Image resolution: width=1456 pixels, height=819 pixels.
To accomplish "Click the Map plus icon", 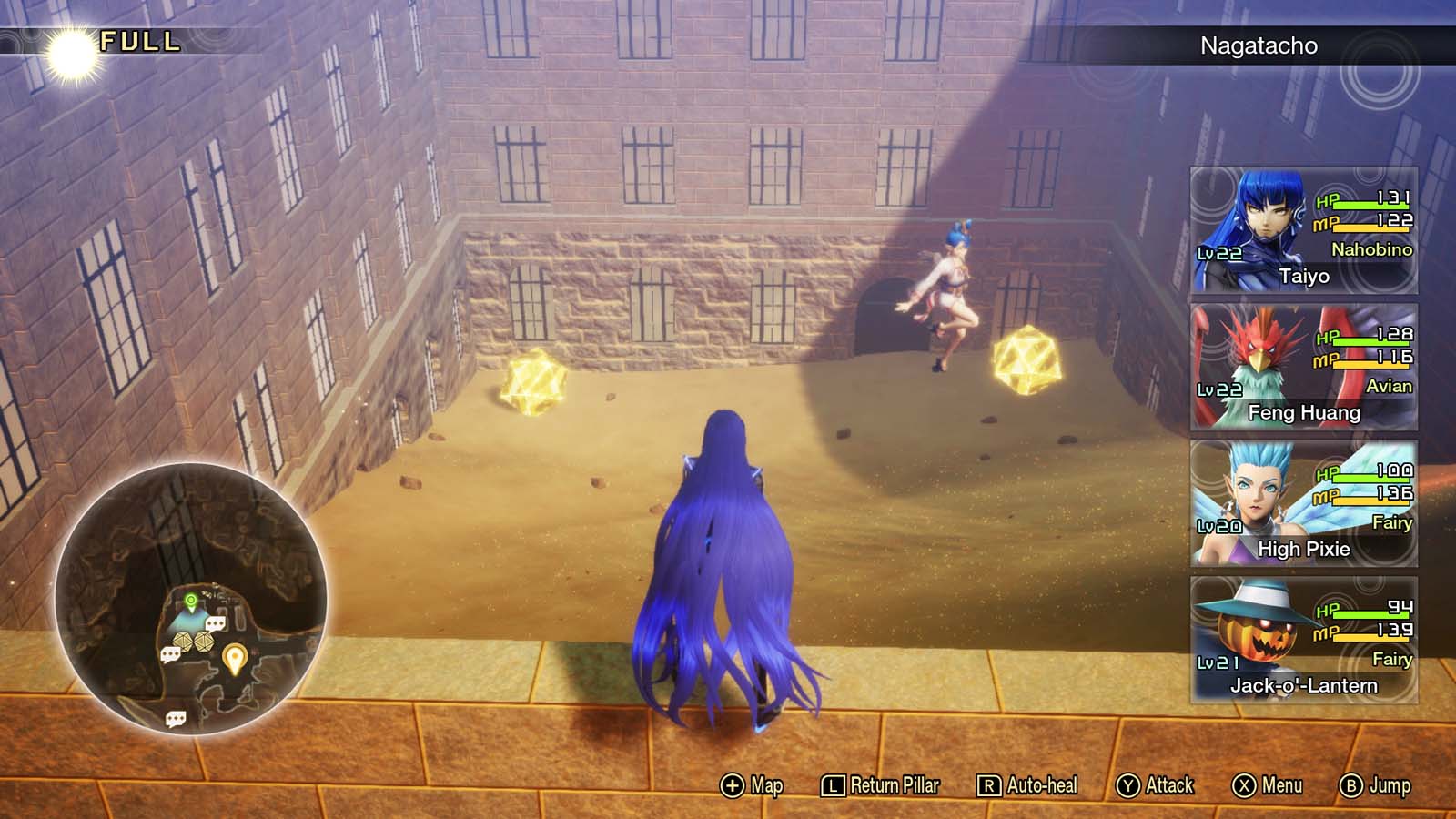I will (x=733, y=784).
